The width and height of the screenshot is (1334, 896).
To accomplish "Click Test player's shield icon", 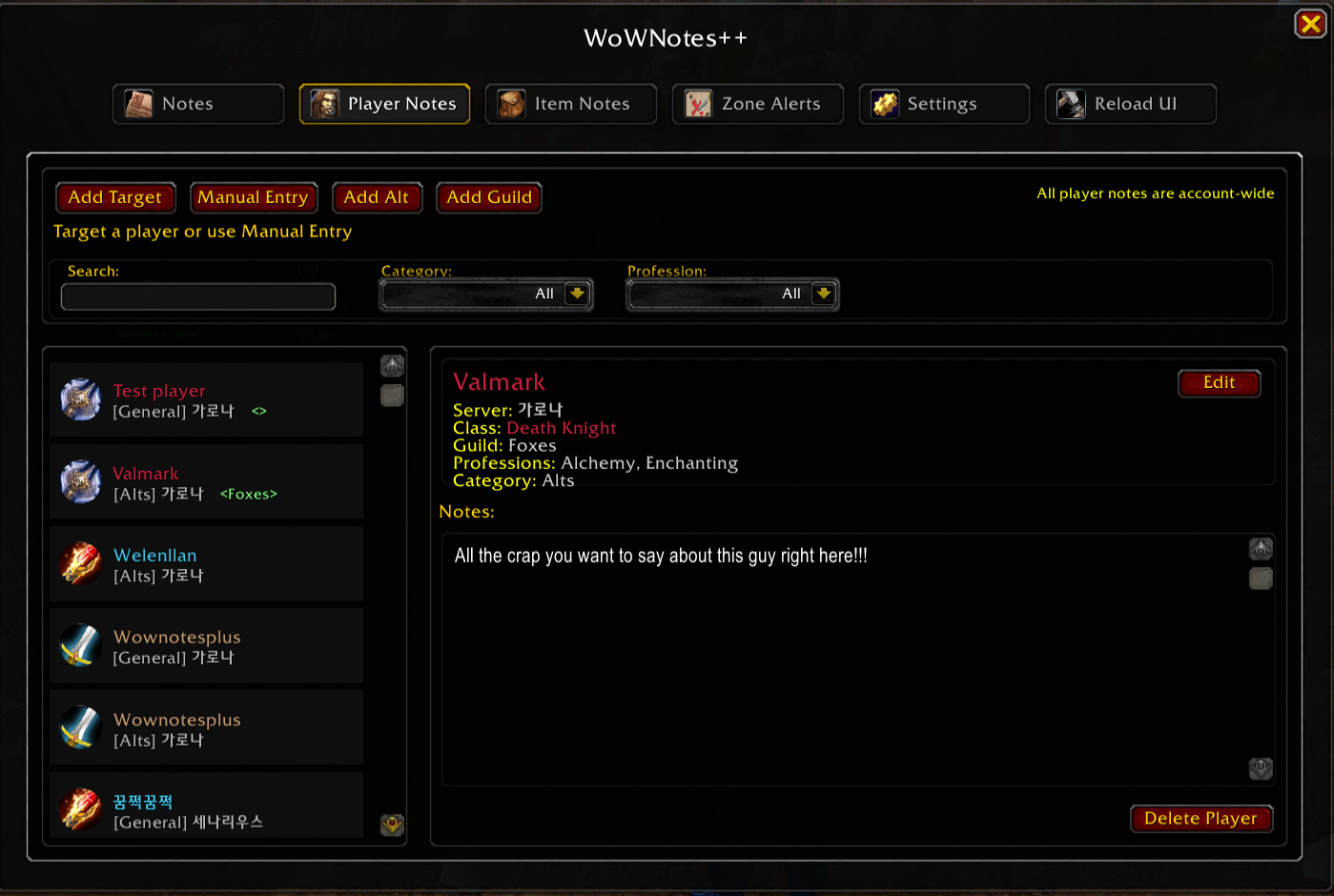I will pyautogui.click(x=81, y=399).
